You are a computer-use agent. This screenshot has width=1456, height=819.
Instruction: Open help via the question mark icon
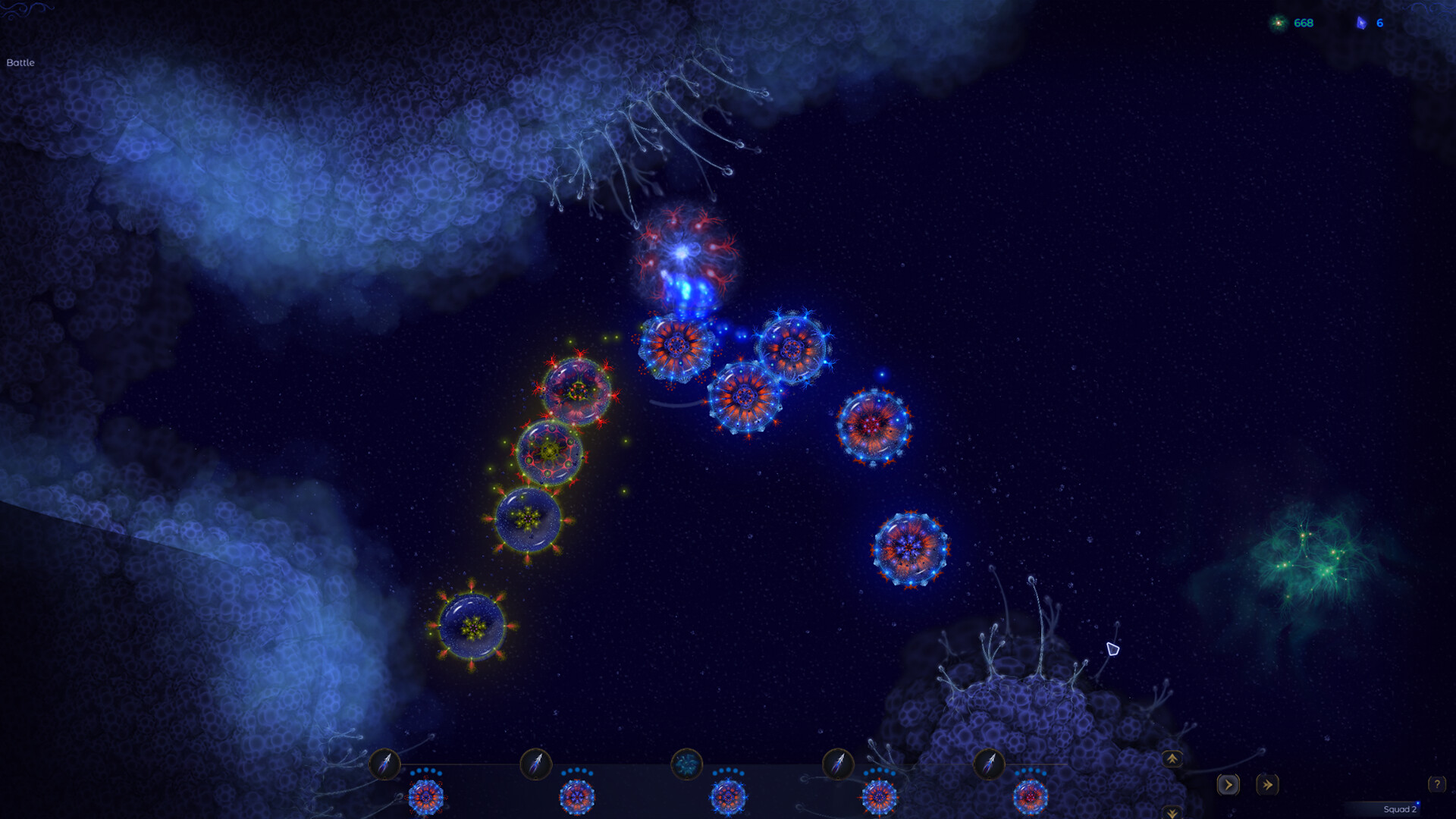point(1437,783)
